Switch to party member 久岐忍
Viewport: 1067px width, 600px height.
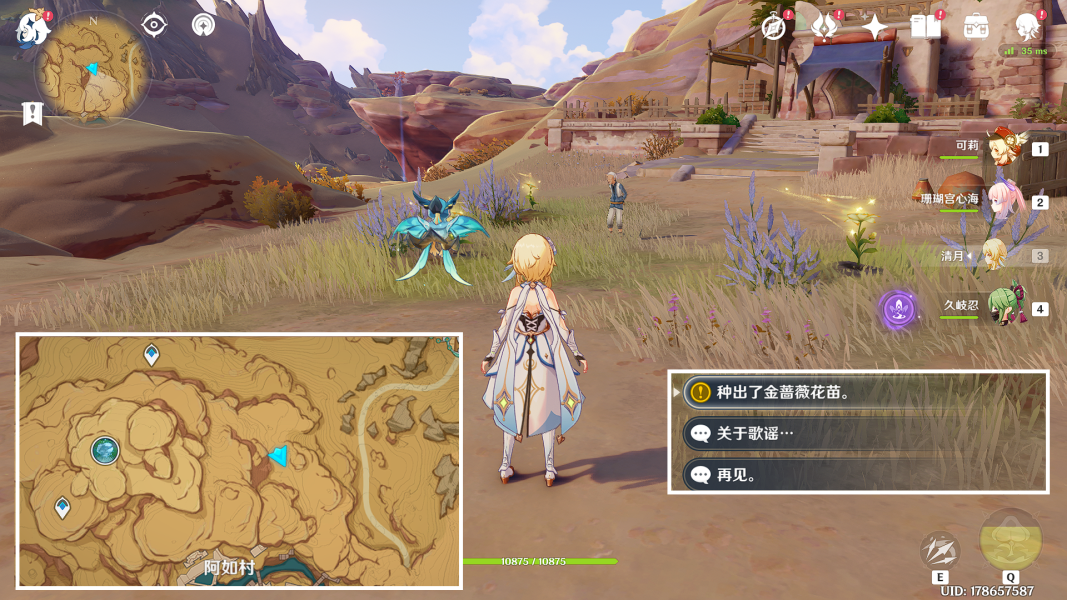1001,308
